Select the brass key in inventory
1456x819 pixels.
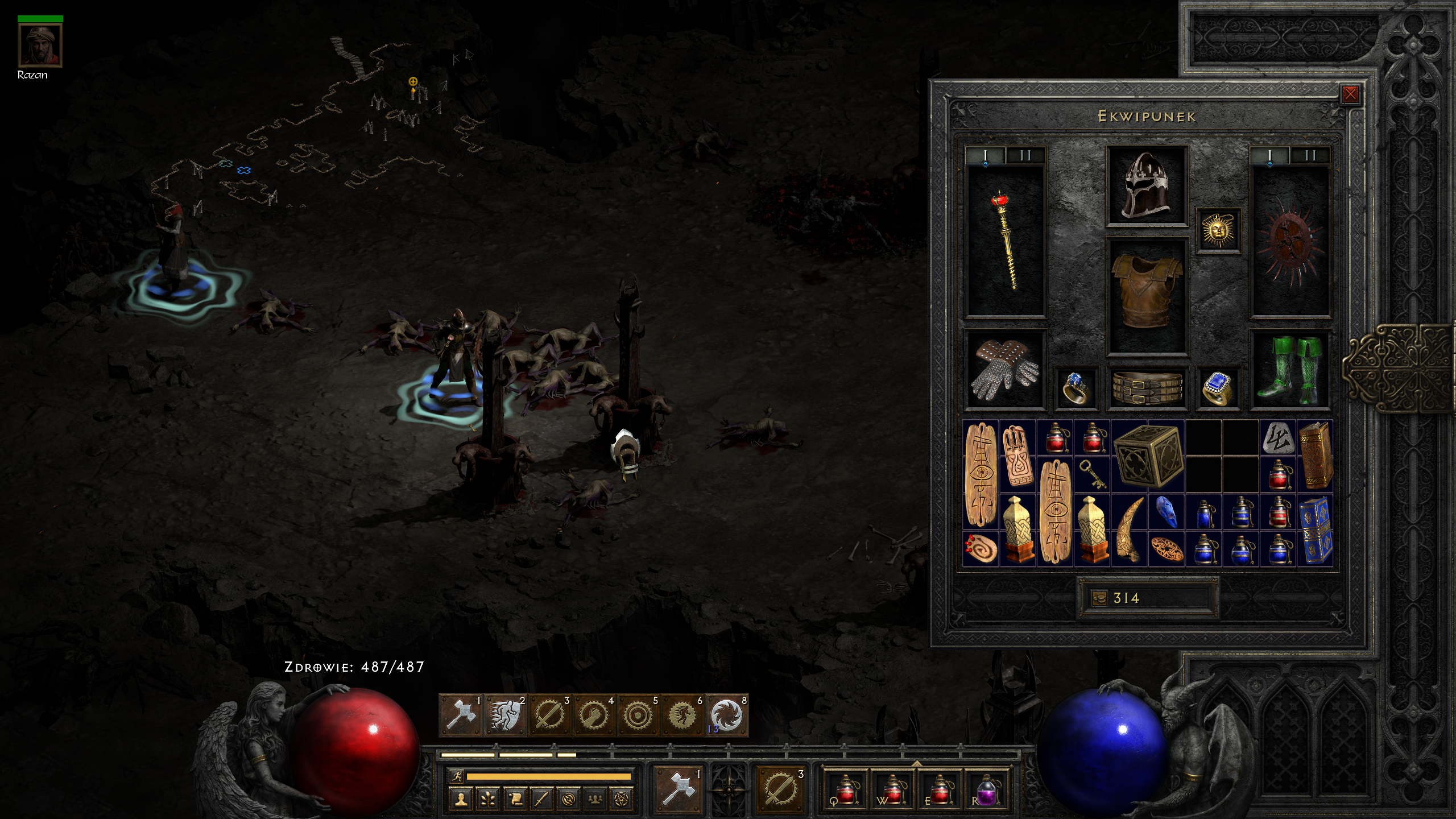[x=1092, y=475]
